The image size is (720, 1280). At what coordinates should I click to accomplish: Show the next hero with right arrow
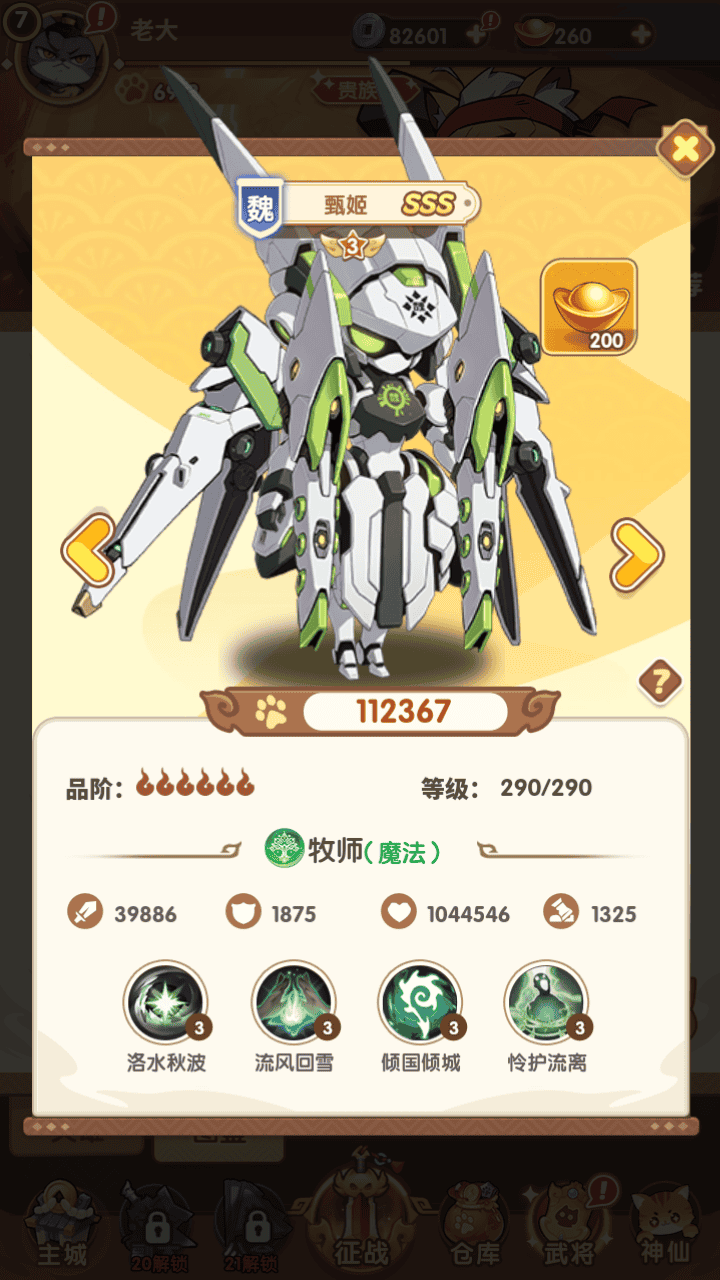(x=636, y=555)
